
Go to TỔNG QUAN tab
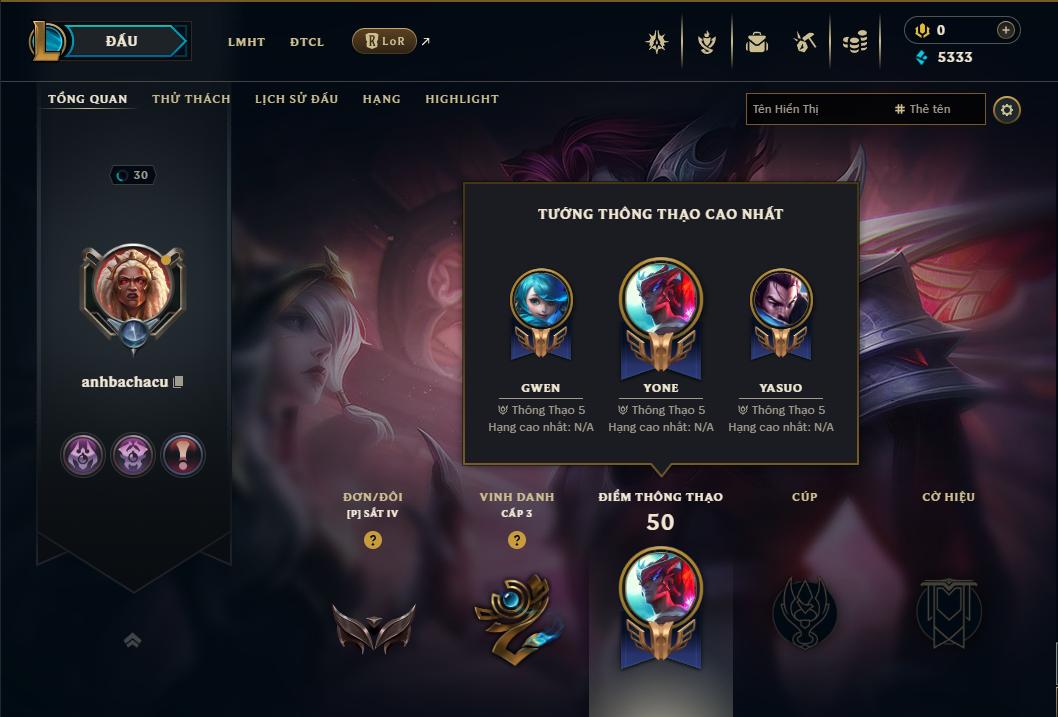pyautogui.click(x=88, y=99)
